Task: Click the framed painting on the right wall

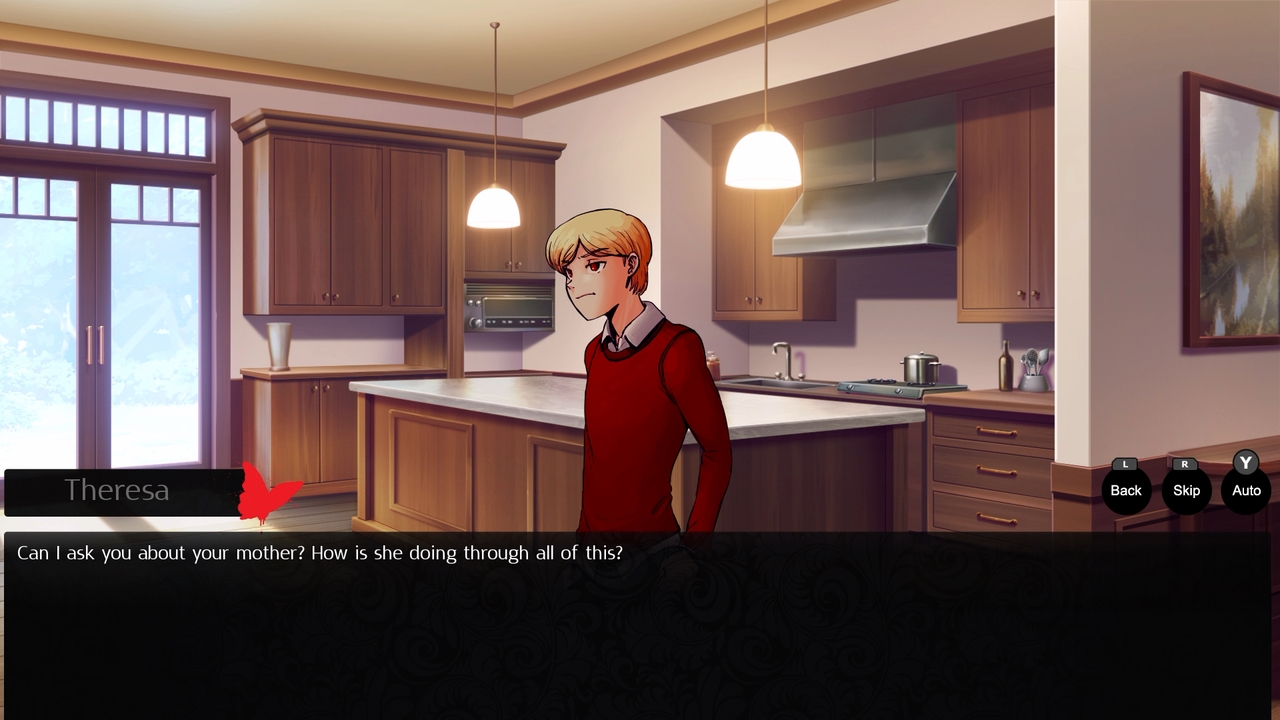Action: point(1228,210)
